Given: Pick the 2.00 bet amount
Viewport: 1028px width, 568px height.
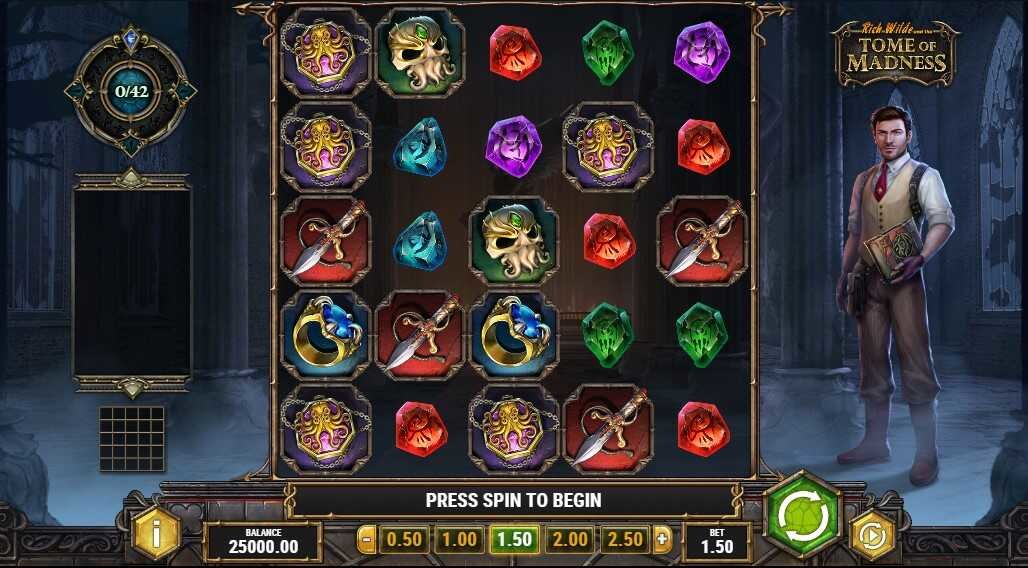Looking at the screenshot, I should pyautogui.click(x=570, y=540).
